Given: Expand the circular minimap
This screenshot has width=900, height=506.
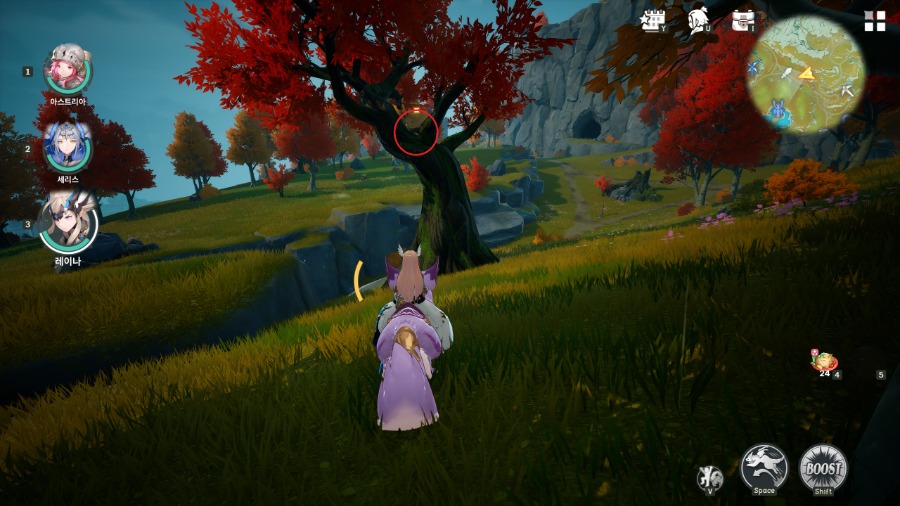Looking at the screenshot, I should click(806, 74).
